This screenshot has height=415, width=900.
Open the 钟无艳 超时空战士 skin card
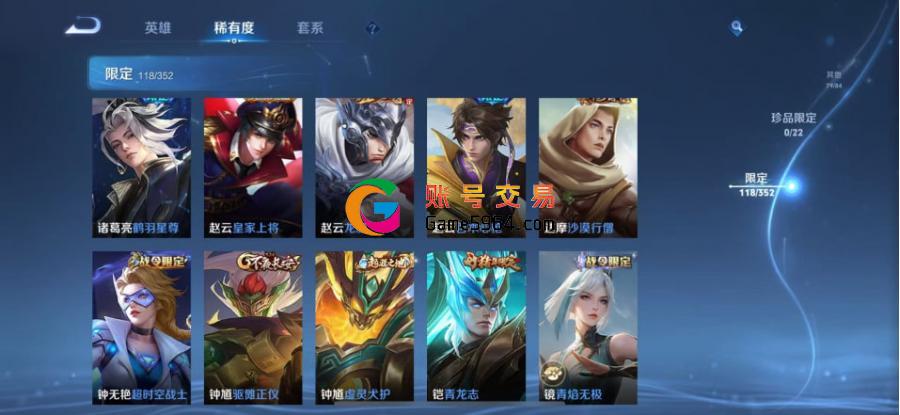[141, 327]
